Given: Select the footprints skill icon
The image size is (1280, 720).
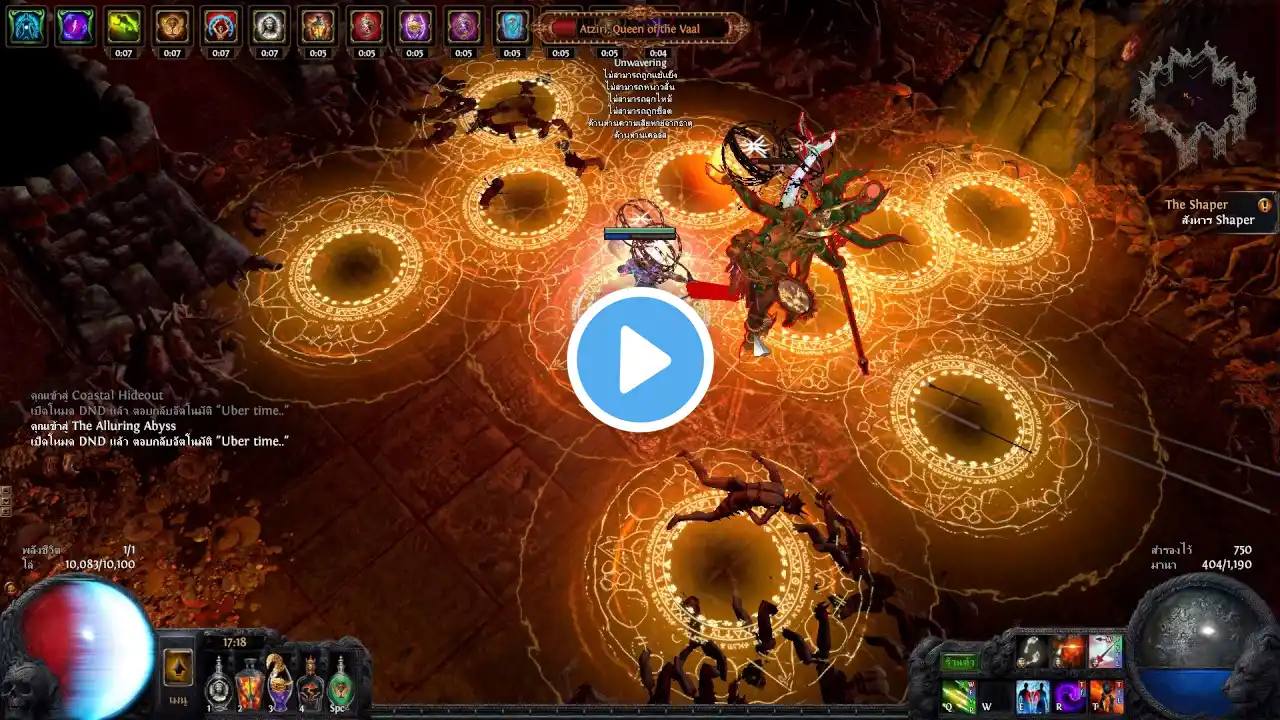Looking at the screenshot, I should [x=1033, y=652].
